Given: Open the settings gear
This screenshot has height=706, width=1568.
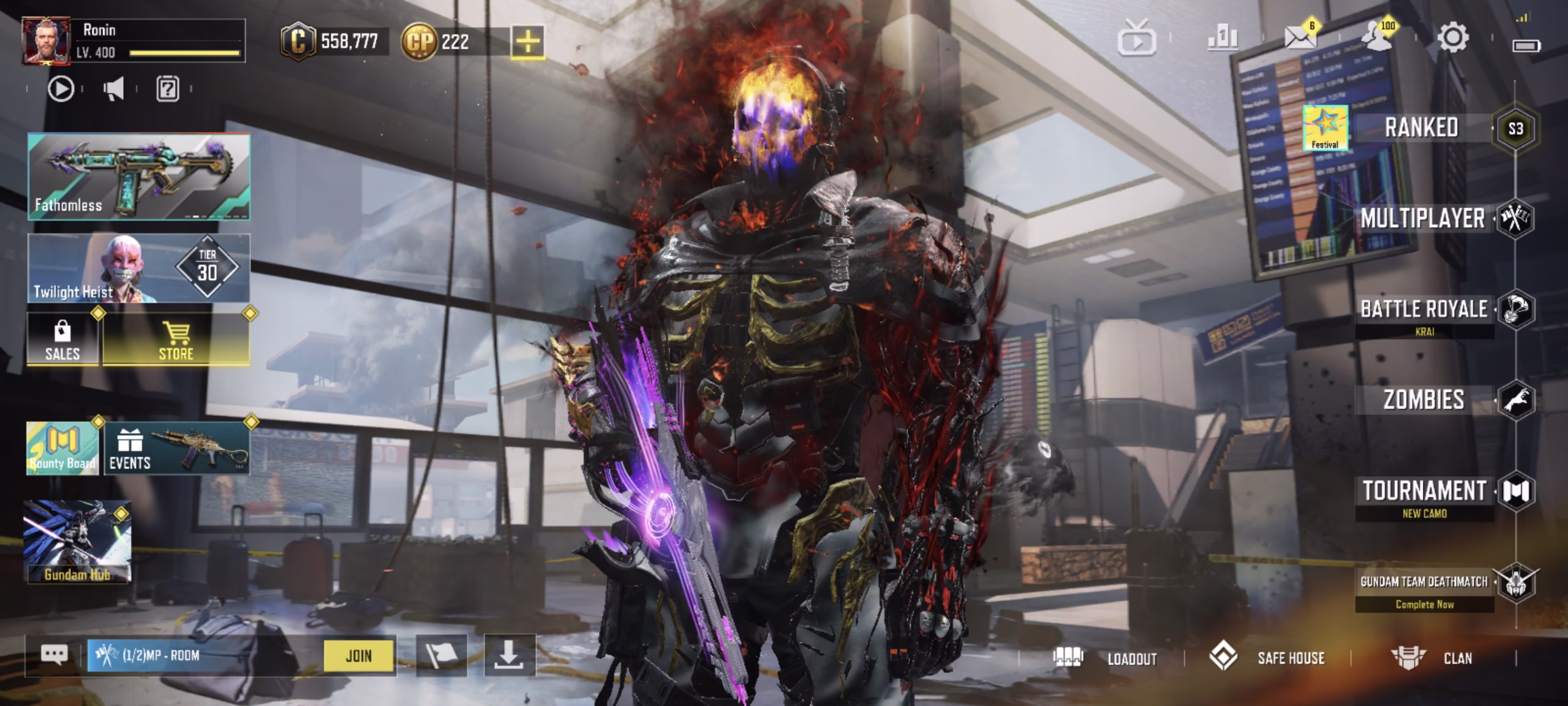Looking at the screenshot, I should click(x=1452, y=39).
